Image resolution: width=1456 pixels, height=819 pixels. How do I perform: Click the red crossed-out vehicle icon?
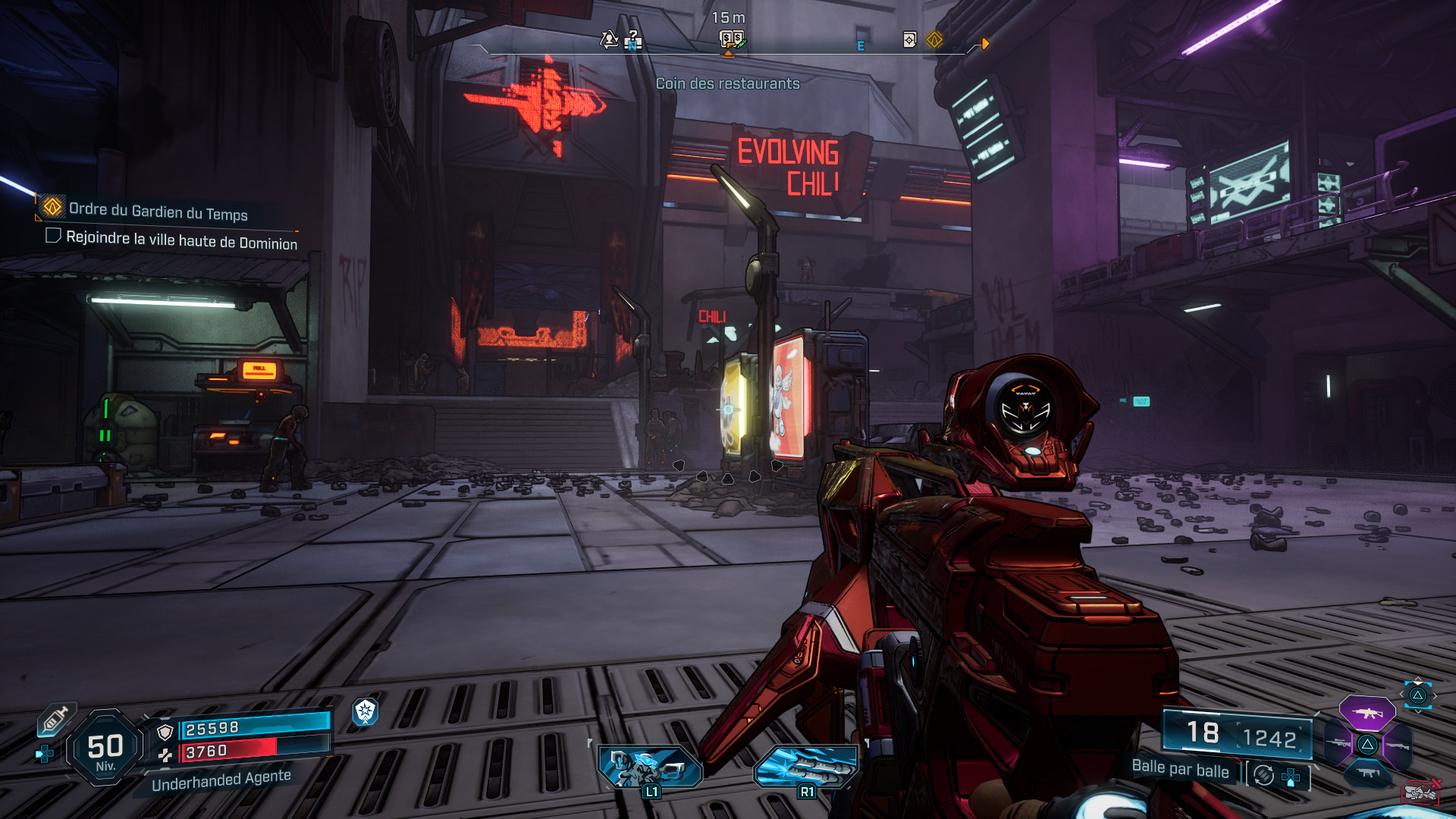tap(1420, 792)
